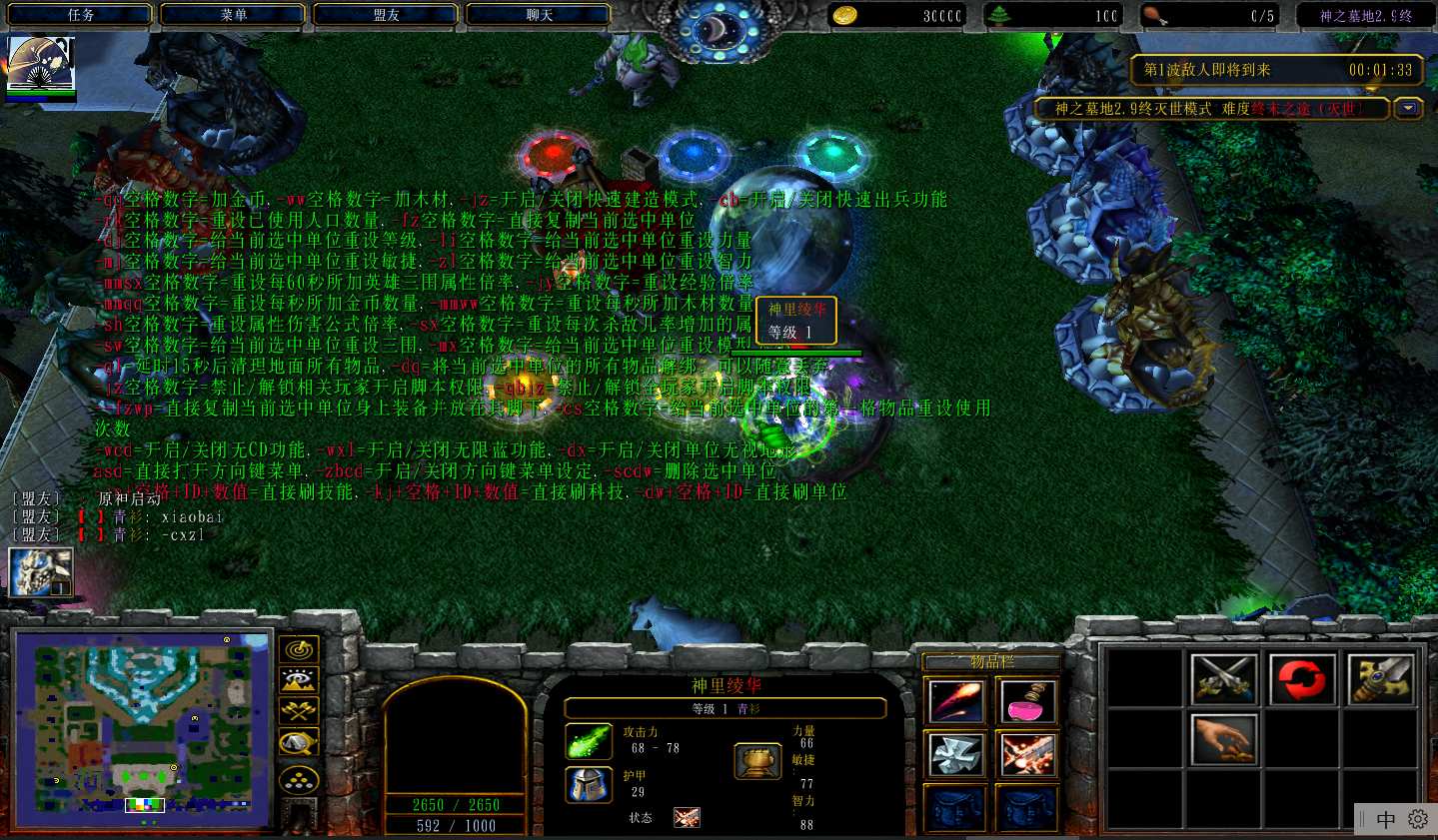Viewport: 1438px width, 840px height.
Task: Use the fiery meteor inventory item
Action: tap(956, 701)
